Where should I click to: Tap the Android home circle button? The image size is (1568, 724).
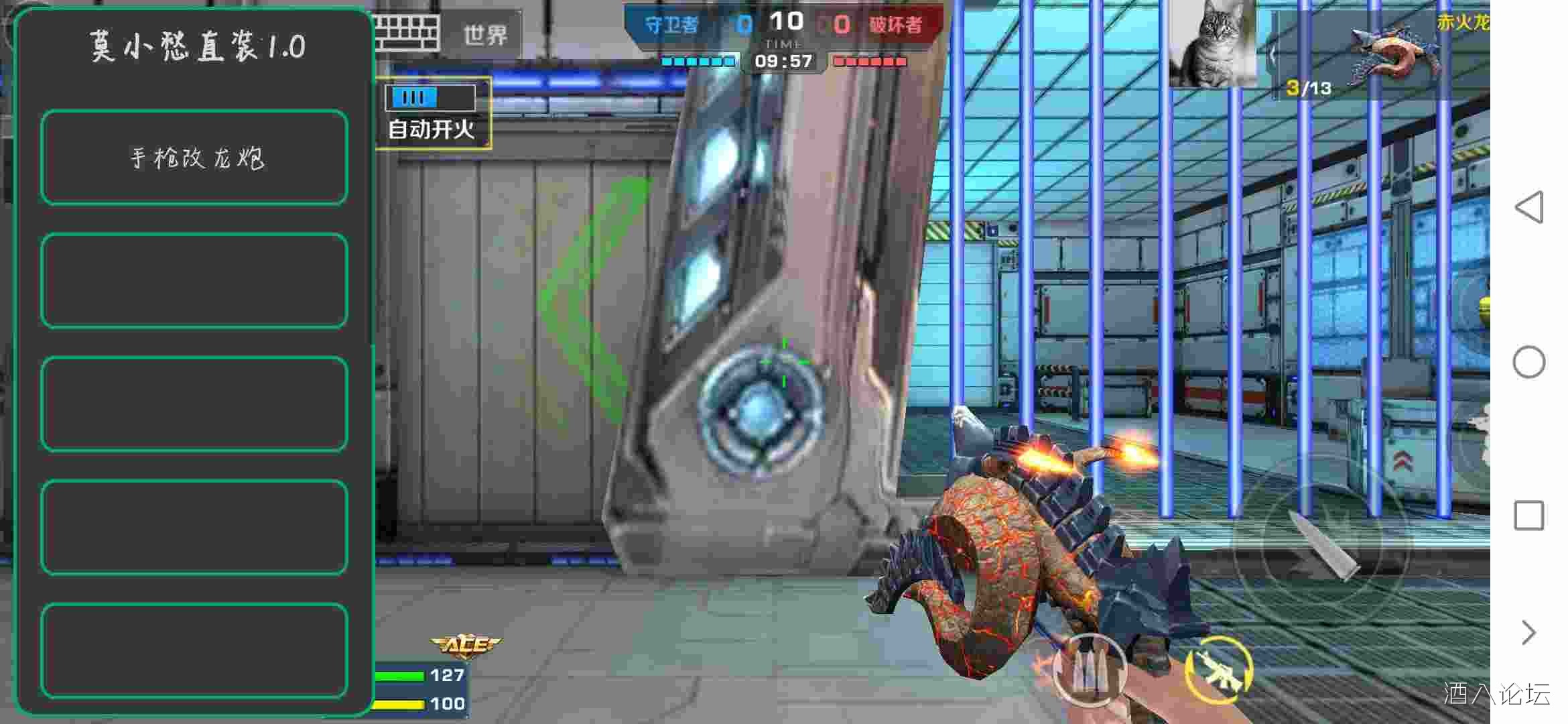tap(1529, 362)
